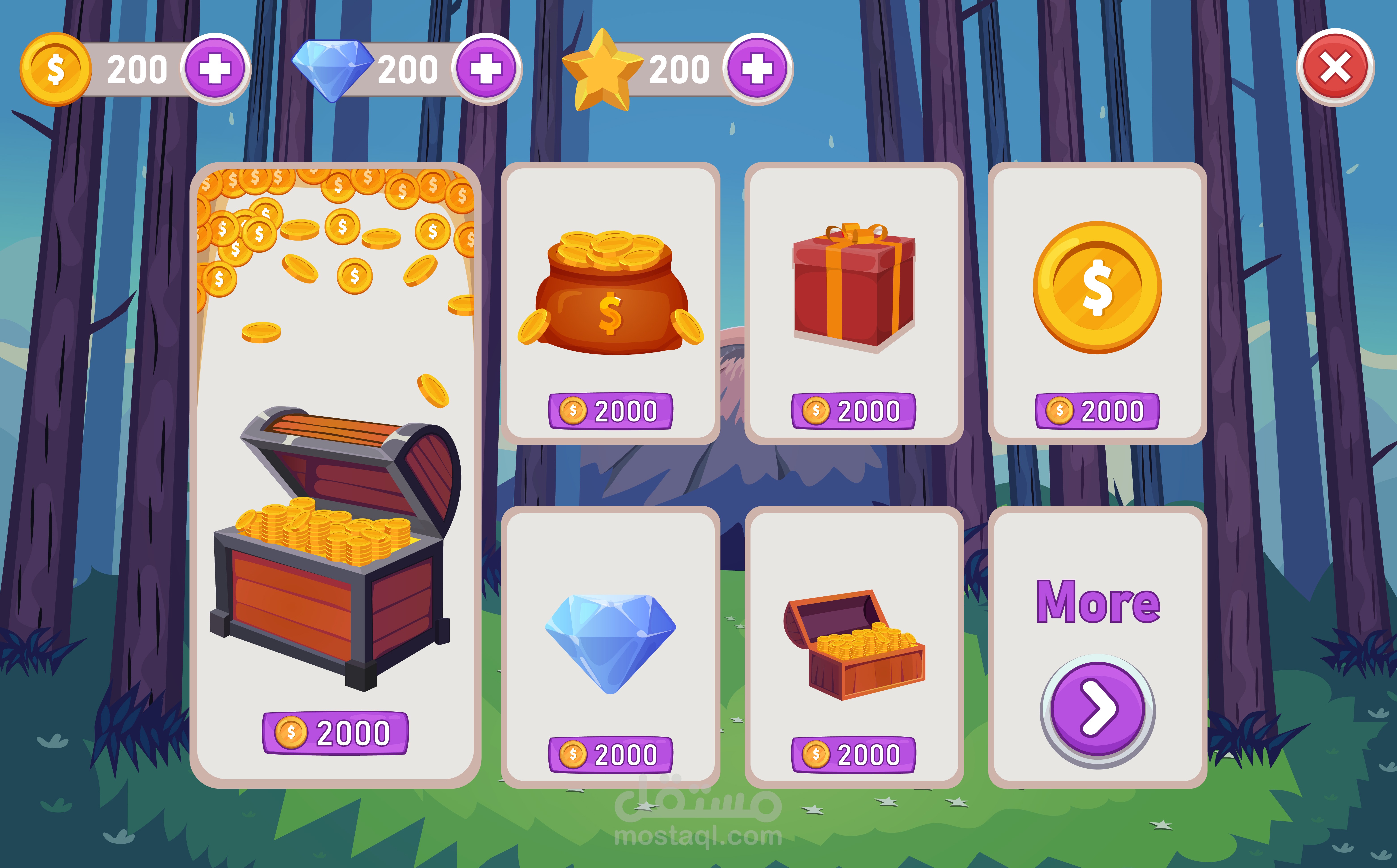Select the red gift box card

(853, 287)
